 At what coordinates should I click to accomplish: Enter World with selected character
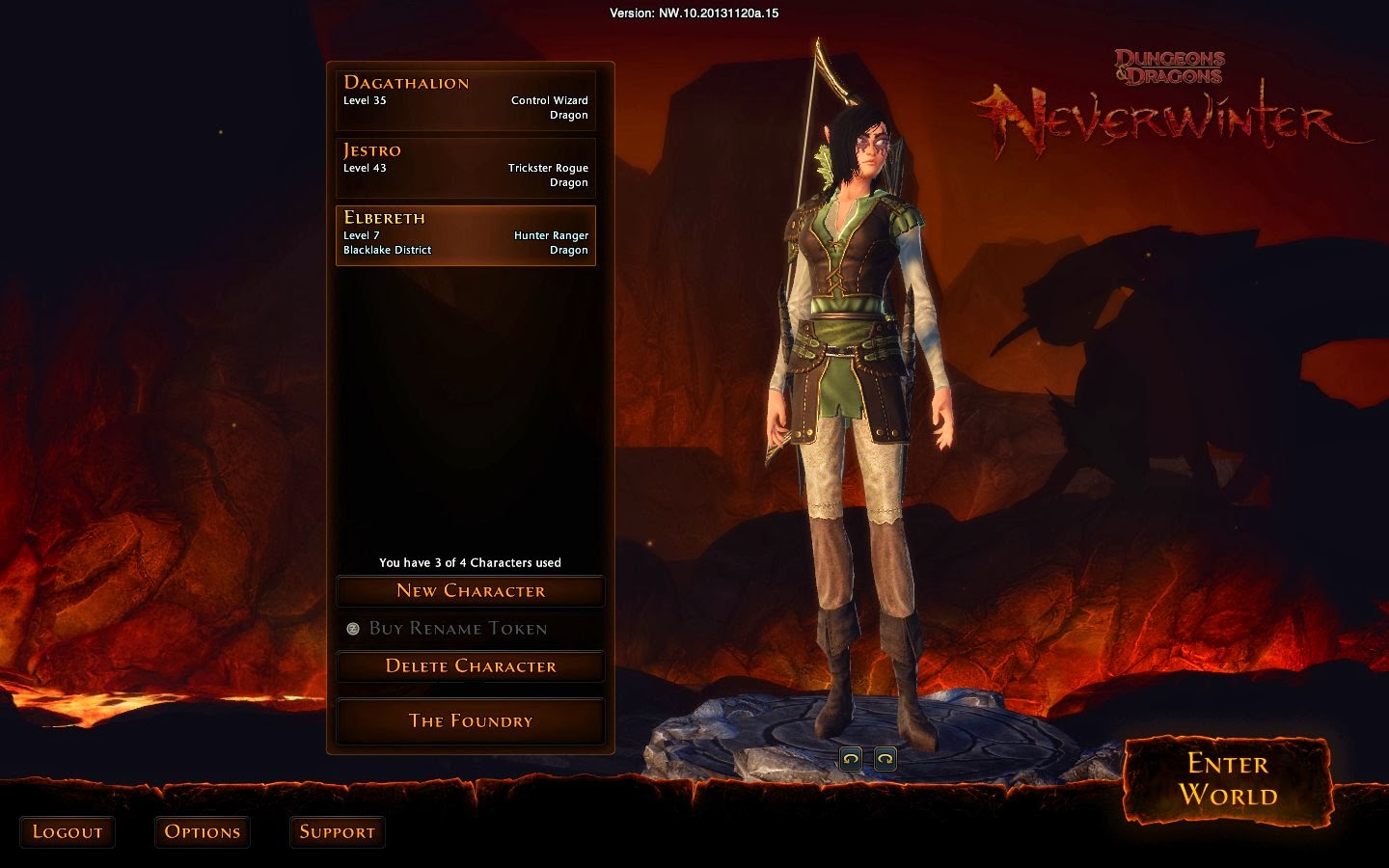pos(1227,779)
